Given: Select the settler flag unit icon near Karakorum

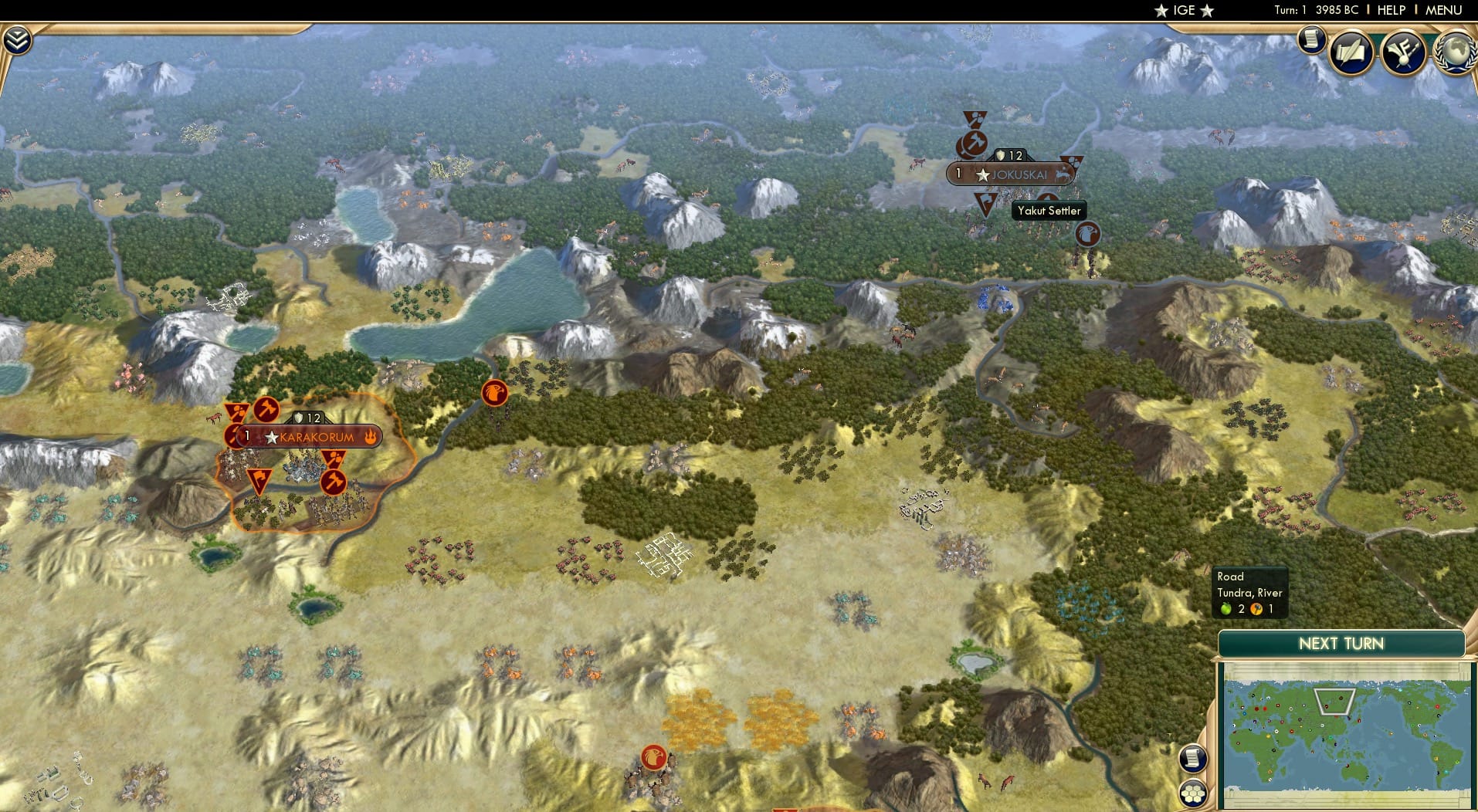Looking at the screenshot, I should [x=259, y=479].
